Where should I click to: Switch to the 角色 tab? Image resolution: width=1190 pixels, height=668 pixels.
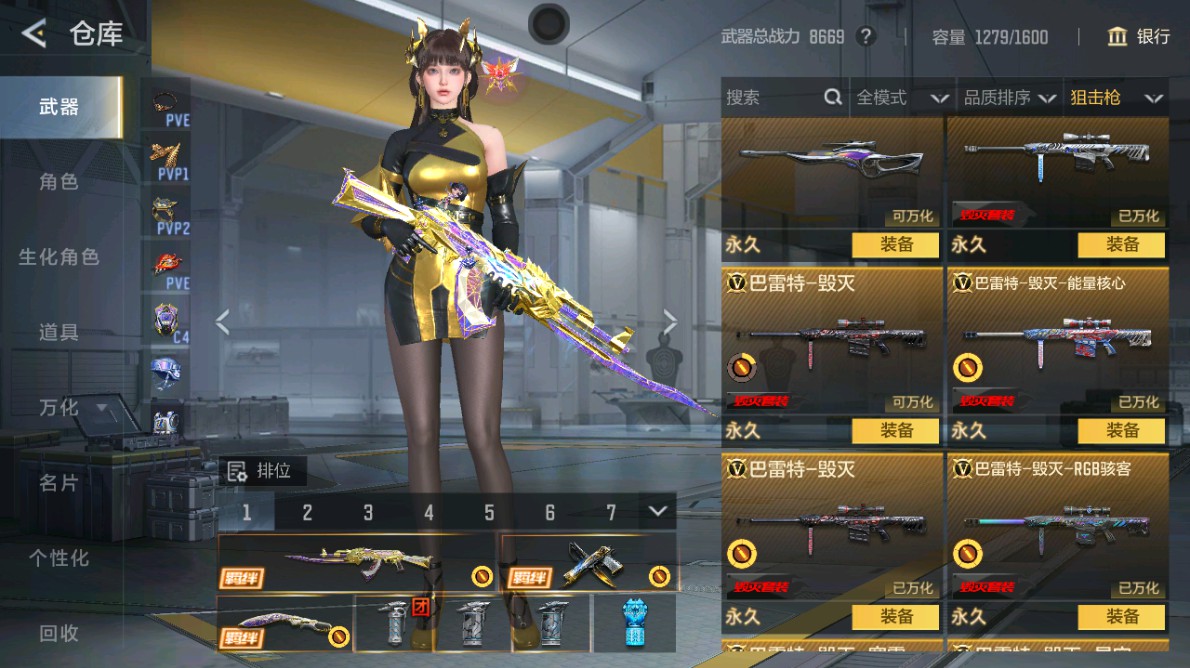59,182
